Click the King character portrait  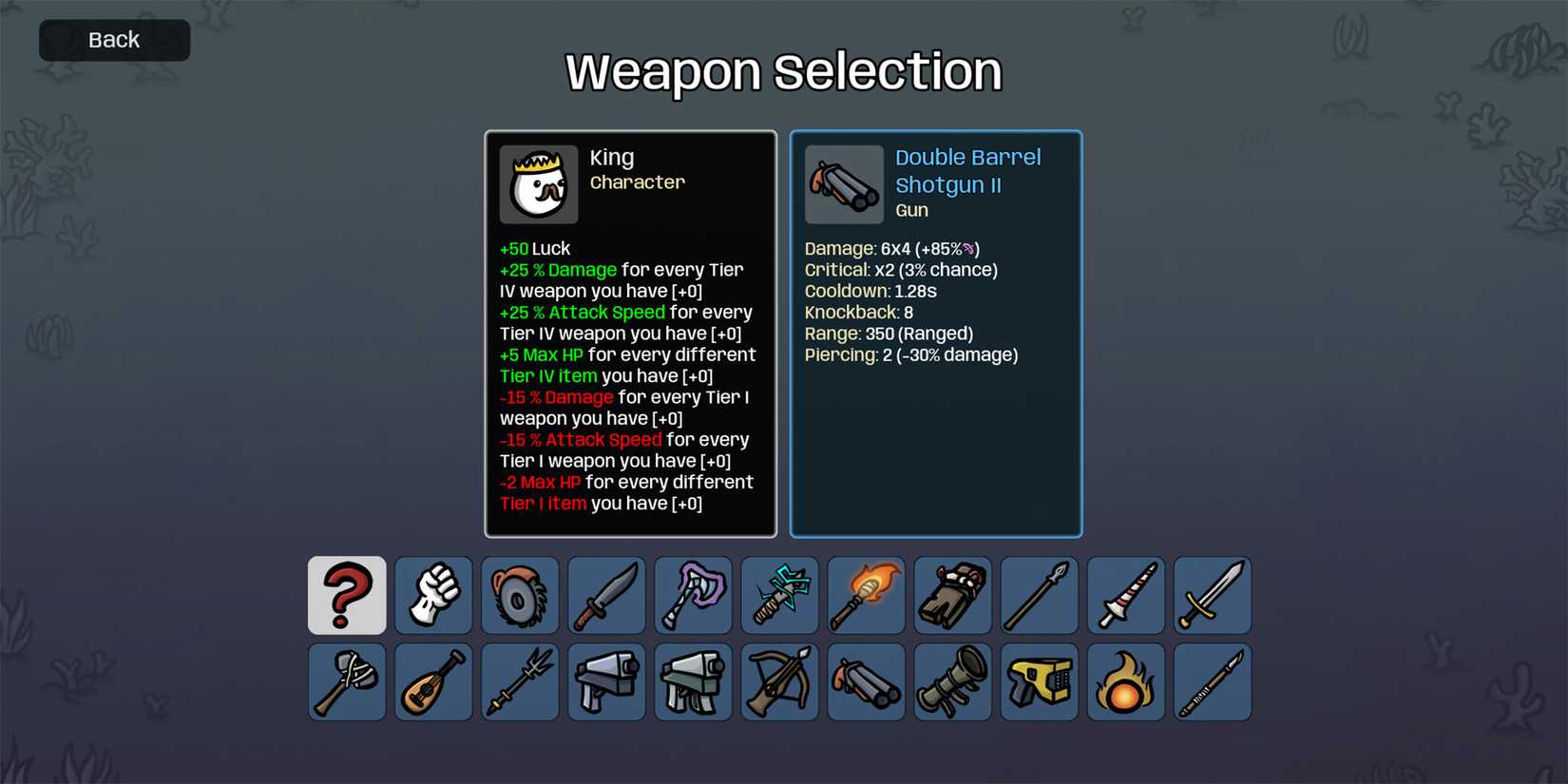click(x=538, y=183)
